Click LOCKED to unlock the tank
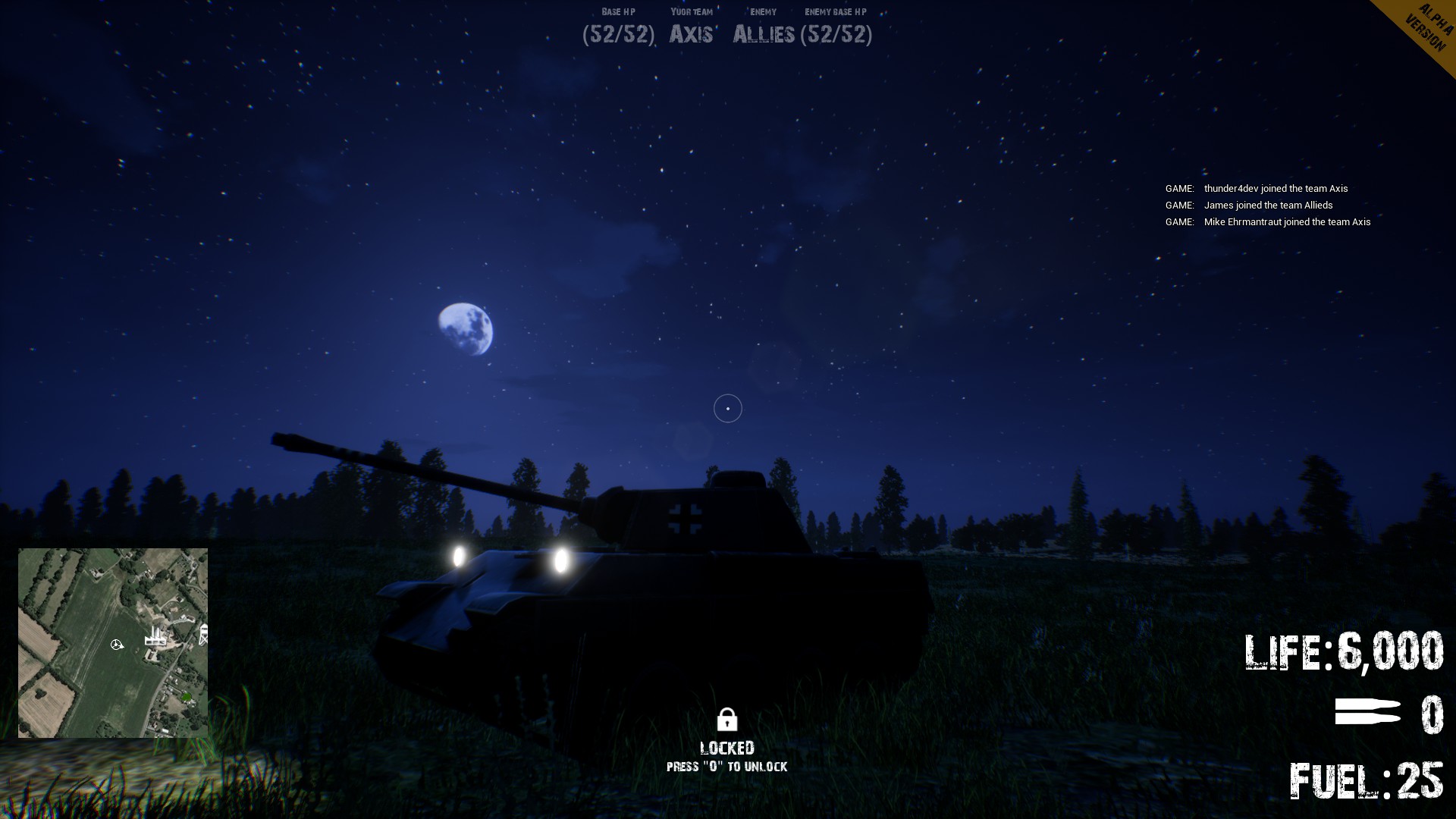This screenshot has width=1456, height=819. (727, 746)
